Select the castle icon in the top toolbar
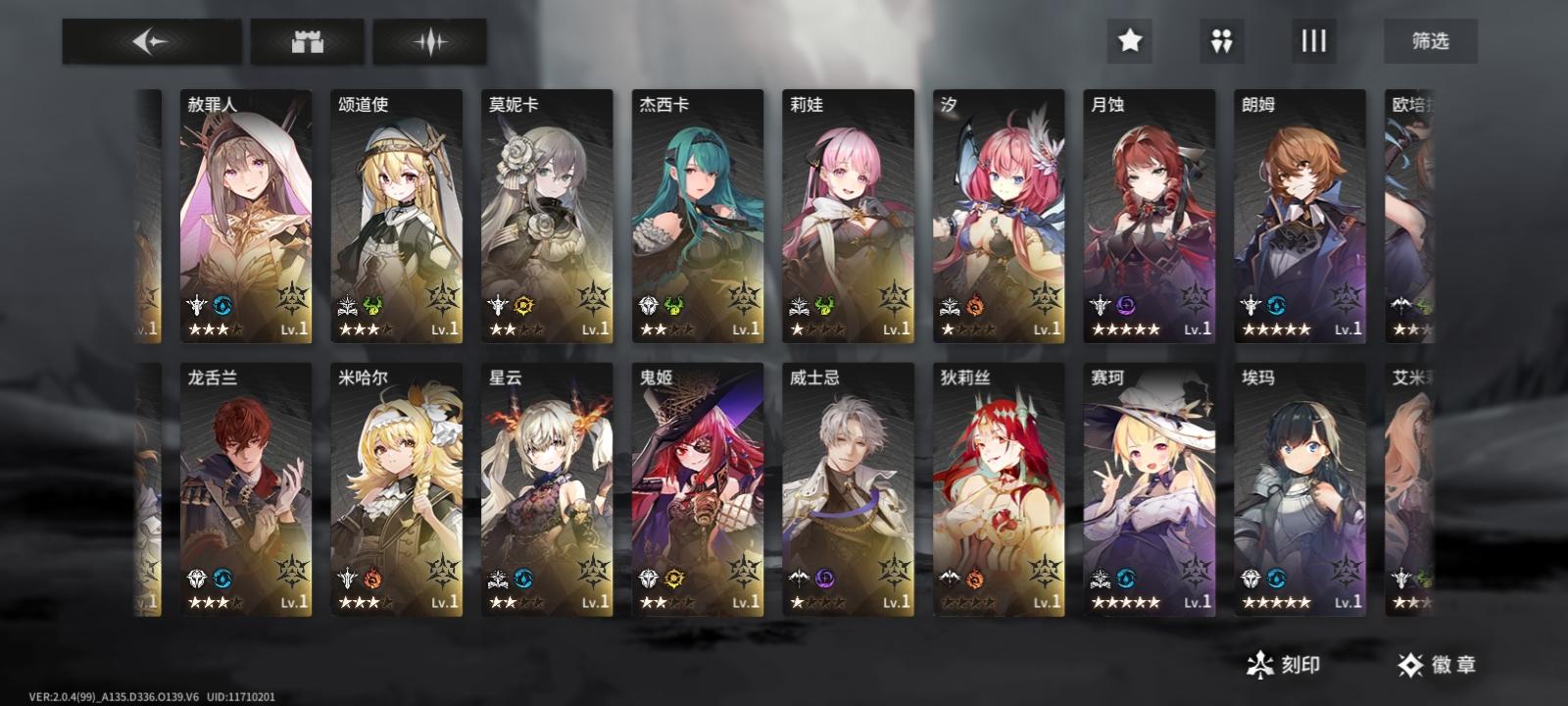Viewport: 1568px width, 706px height. point(307,41)
